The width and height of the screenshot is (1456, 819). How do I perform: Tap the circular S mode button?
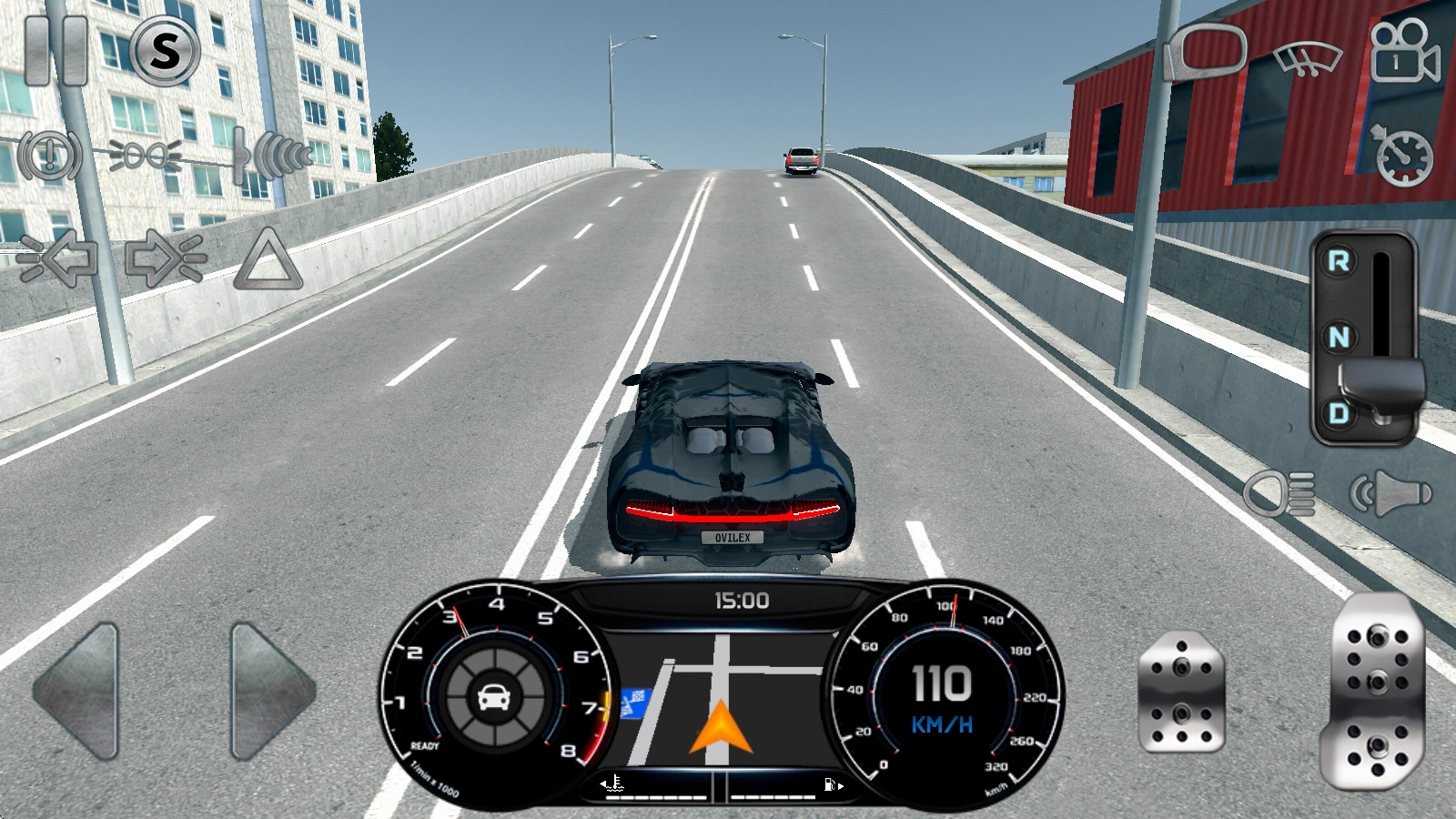click(165, 50)
